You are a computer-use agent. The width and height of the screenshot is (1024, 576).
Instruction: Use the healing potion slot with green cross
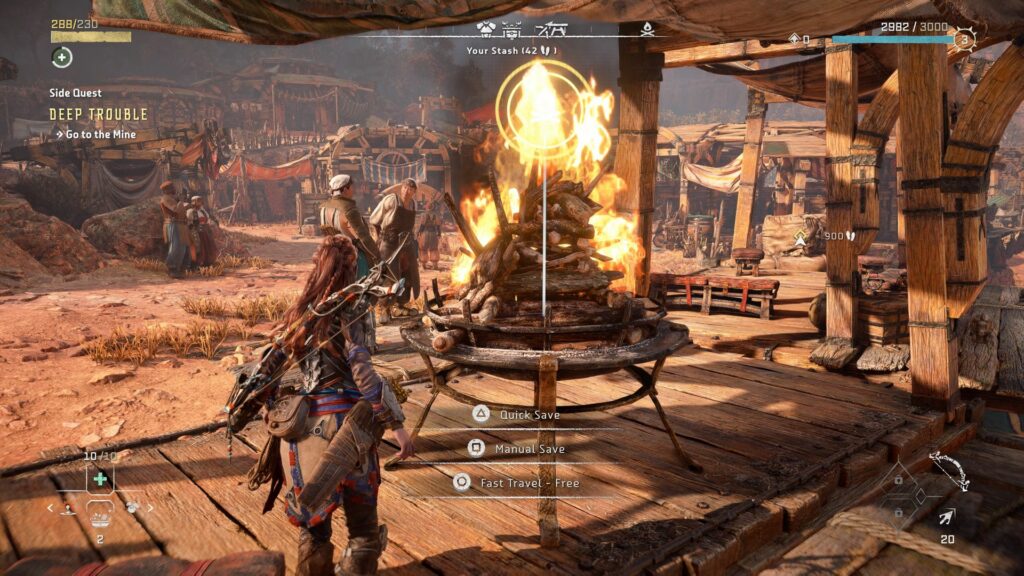pos(100,479)
